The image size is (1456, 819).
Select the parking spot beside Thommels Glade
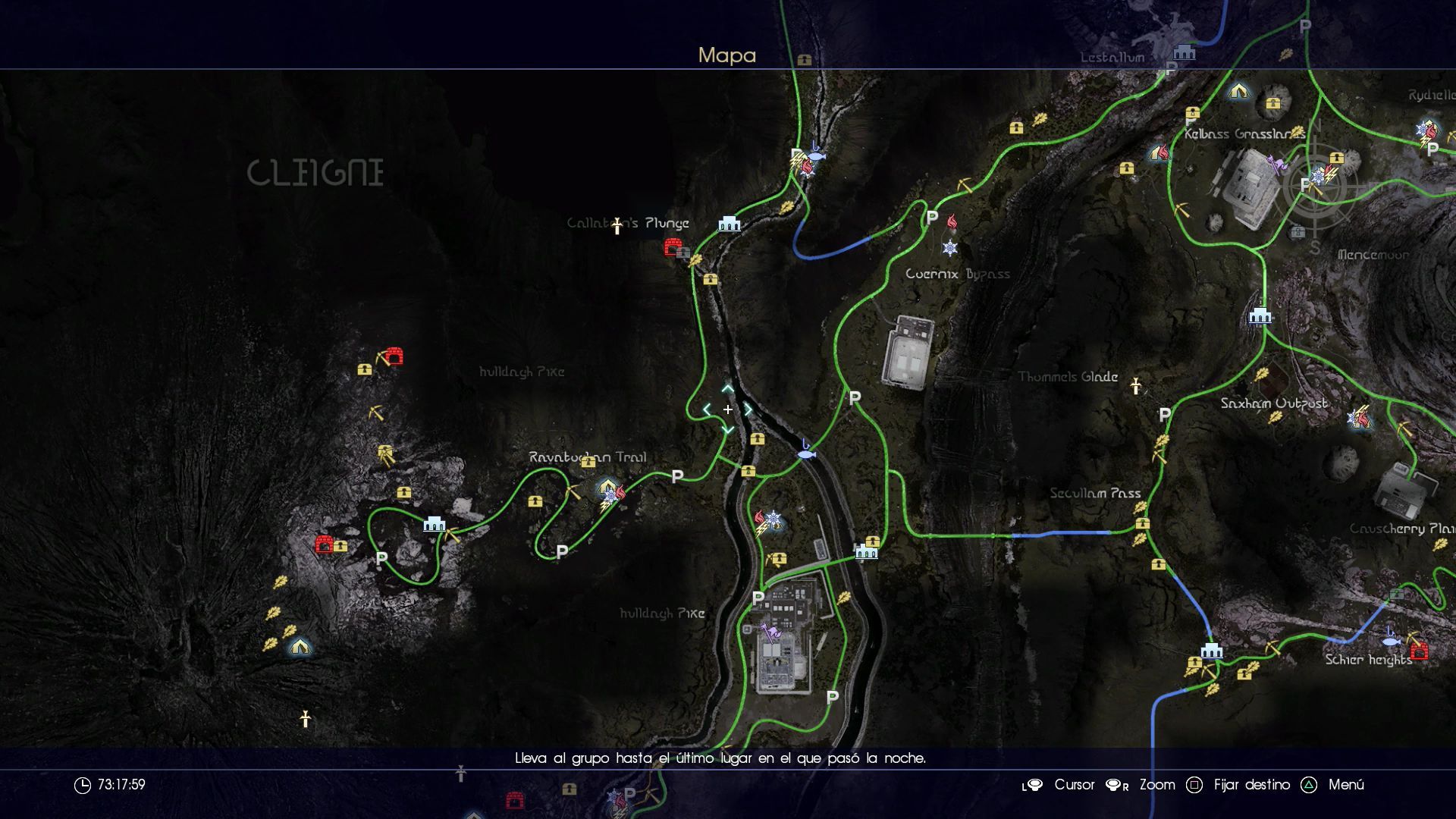click(x=1165, y=415)
